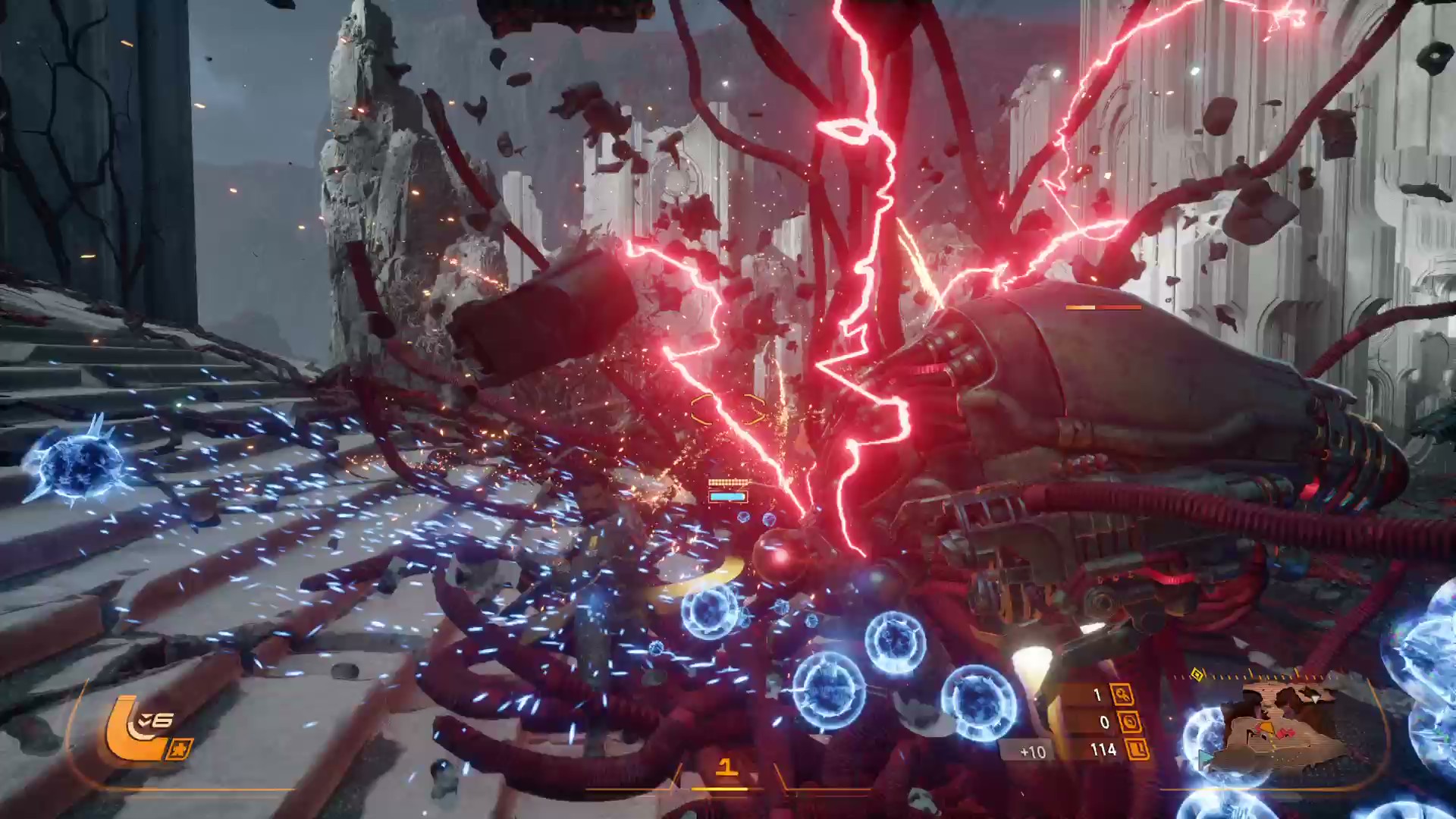Click the round ether icon beside 0
Viewport: 1456px width, 819px height.
point(1129,722)
